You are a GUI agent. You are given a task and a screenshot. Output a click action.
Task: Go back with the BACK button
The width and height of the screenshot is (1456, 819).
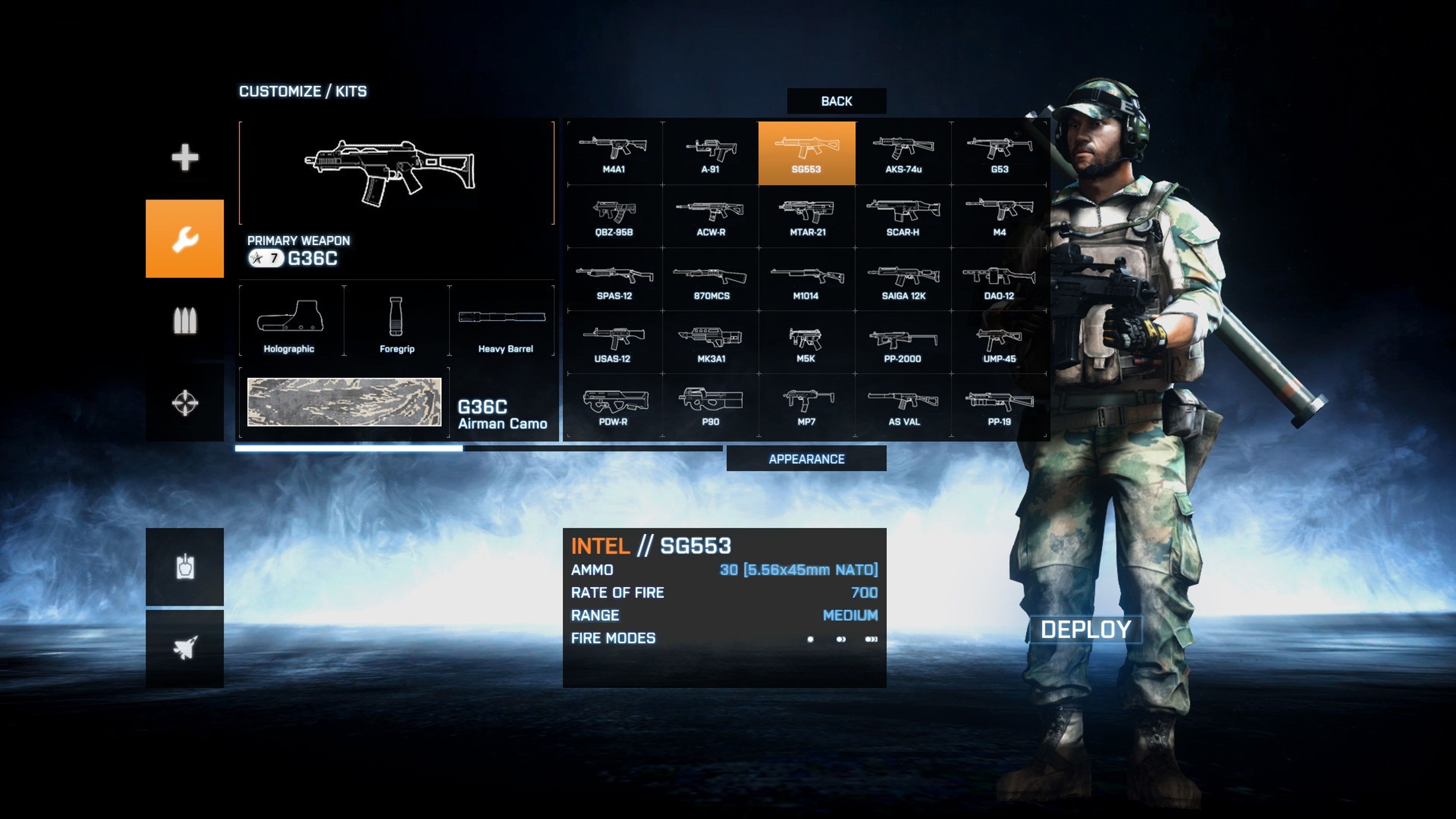click(836, 101)
